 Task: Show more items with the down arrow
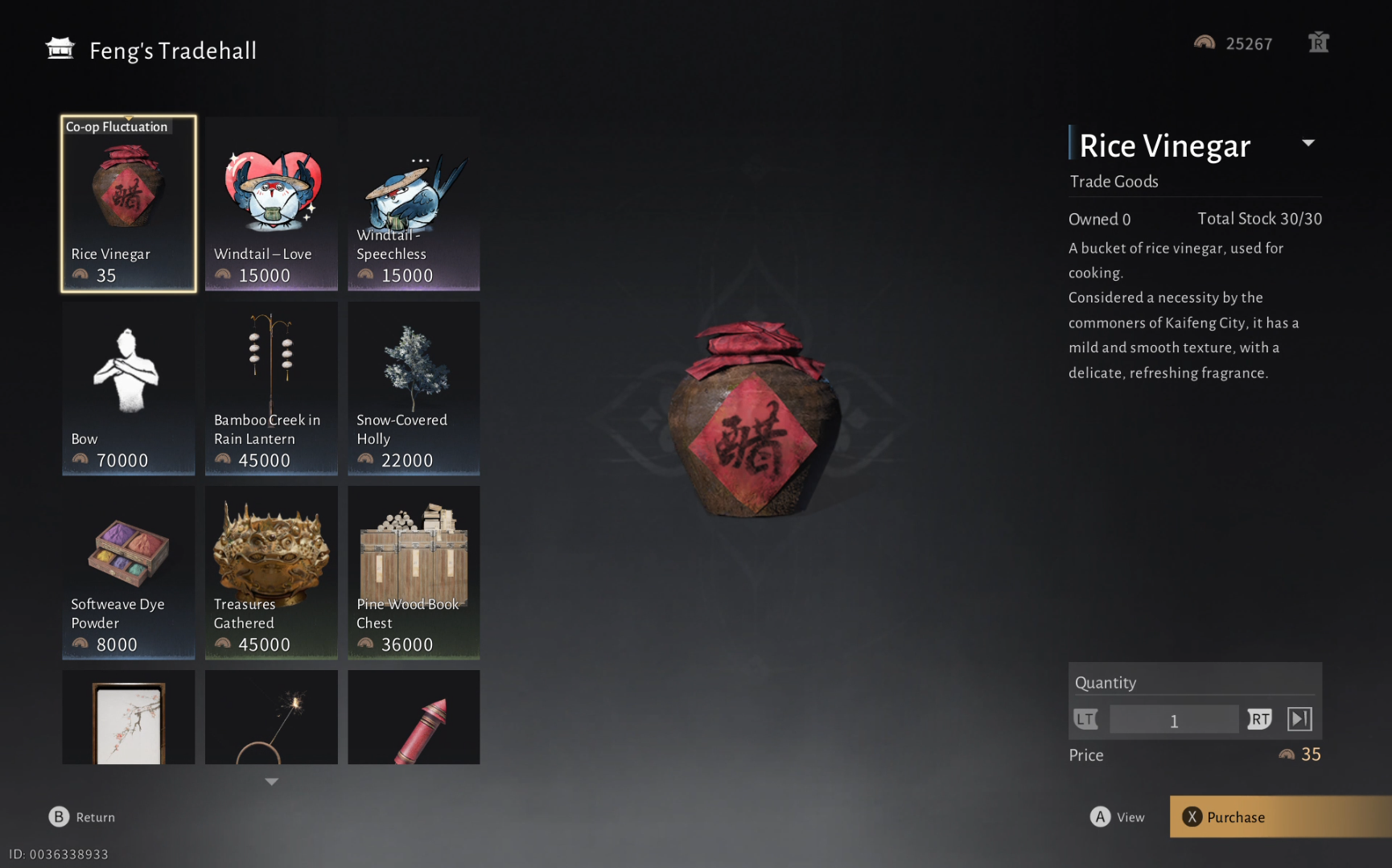click(272, 781)
